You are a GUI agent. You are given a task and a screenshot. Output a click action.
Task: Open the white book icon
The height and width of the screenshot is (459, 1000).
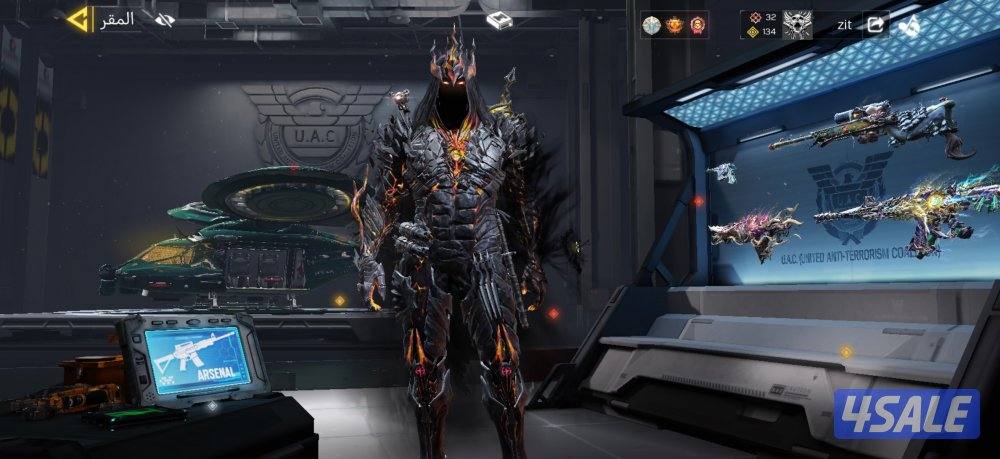coord(498,20)
